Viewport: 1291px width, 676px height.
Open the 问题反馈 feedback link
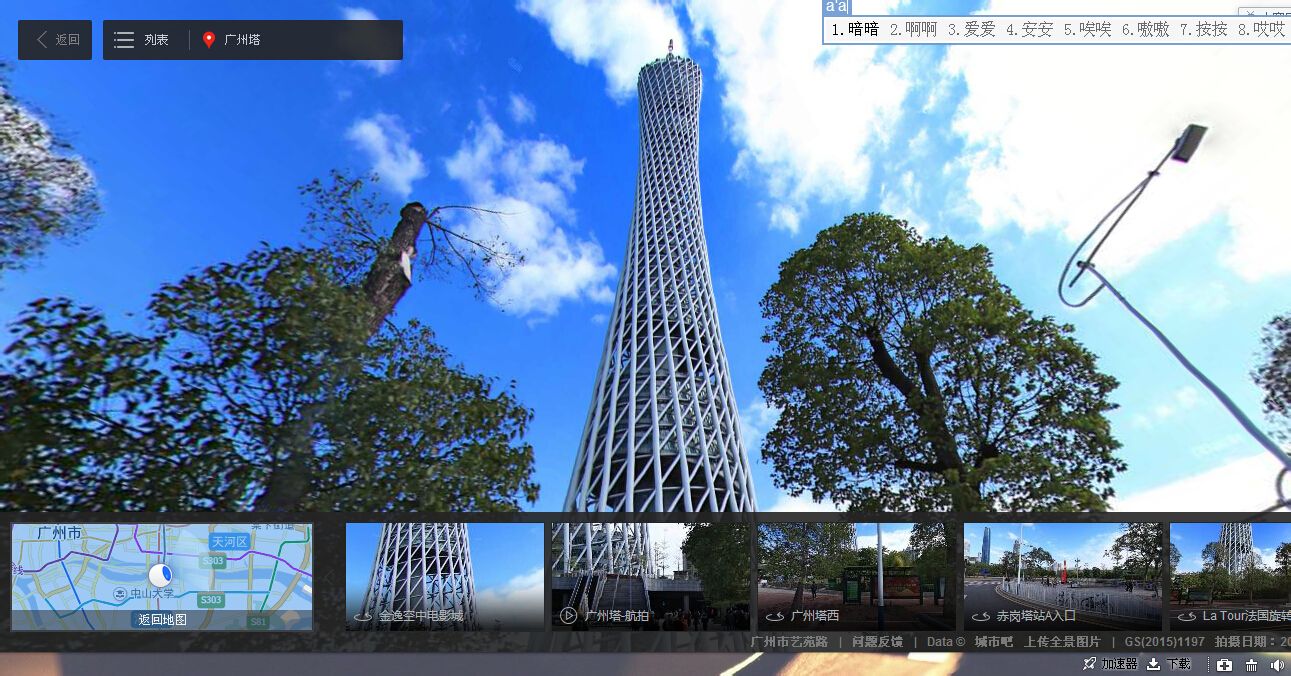click(877, 642)
